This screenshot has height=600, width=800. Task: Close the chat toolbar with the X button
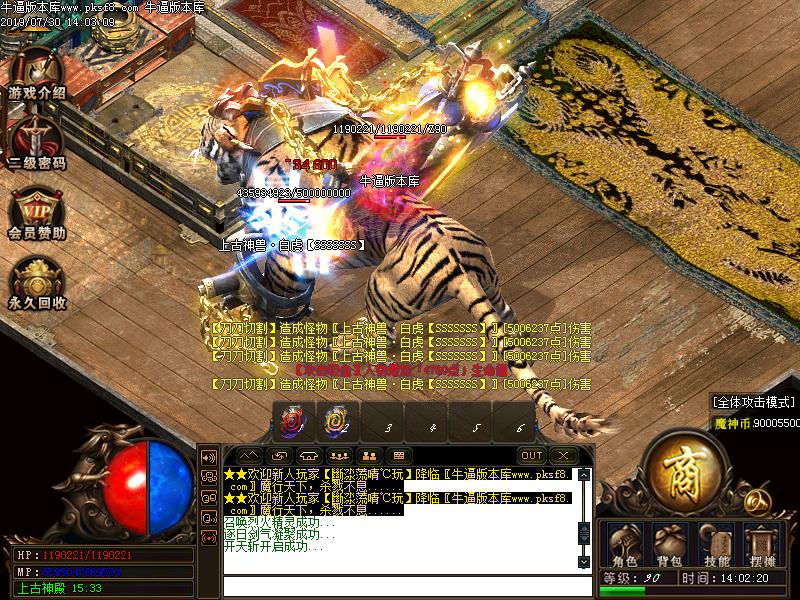565,455
